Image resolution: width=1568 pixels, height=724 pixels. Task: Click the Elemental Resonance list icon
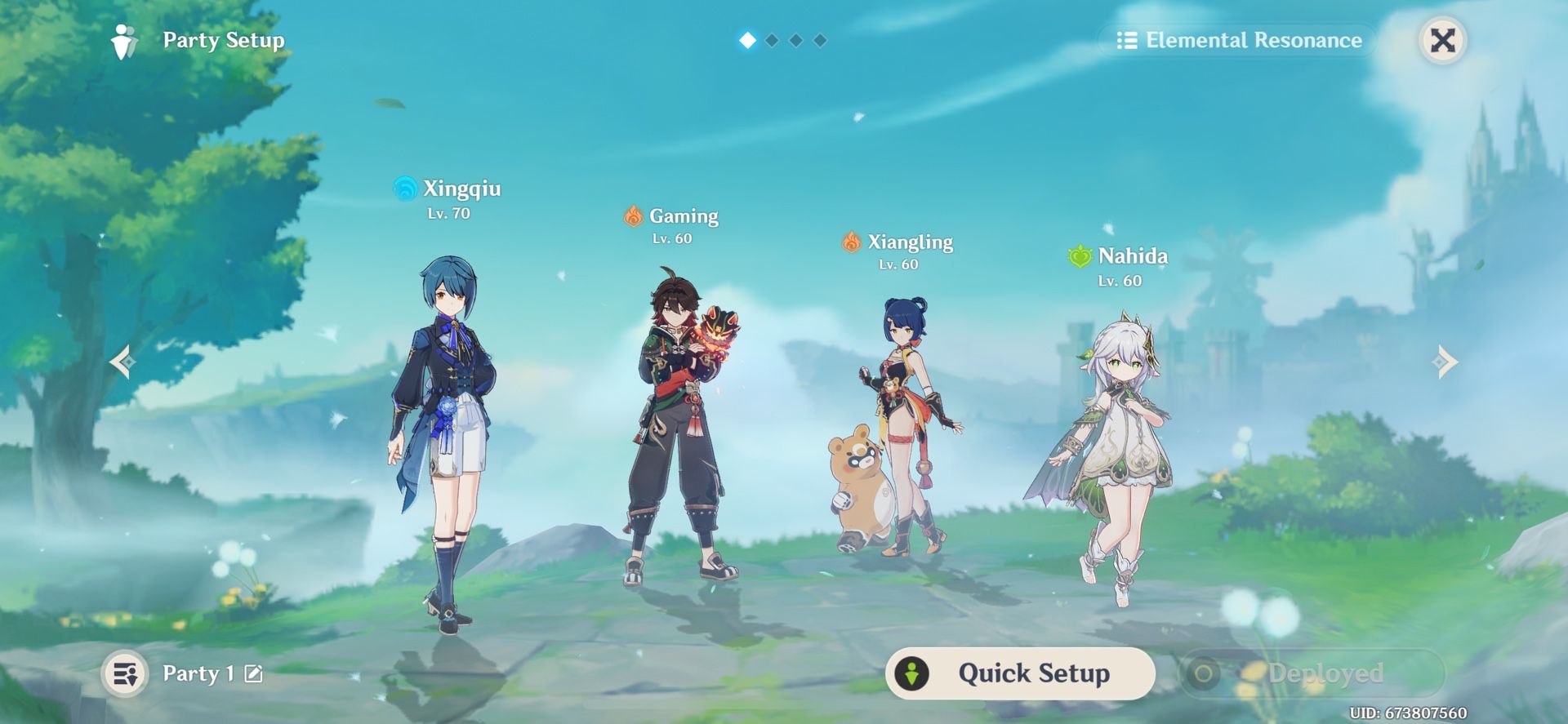pyautogui.click(x=1127, y=40)
